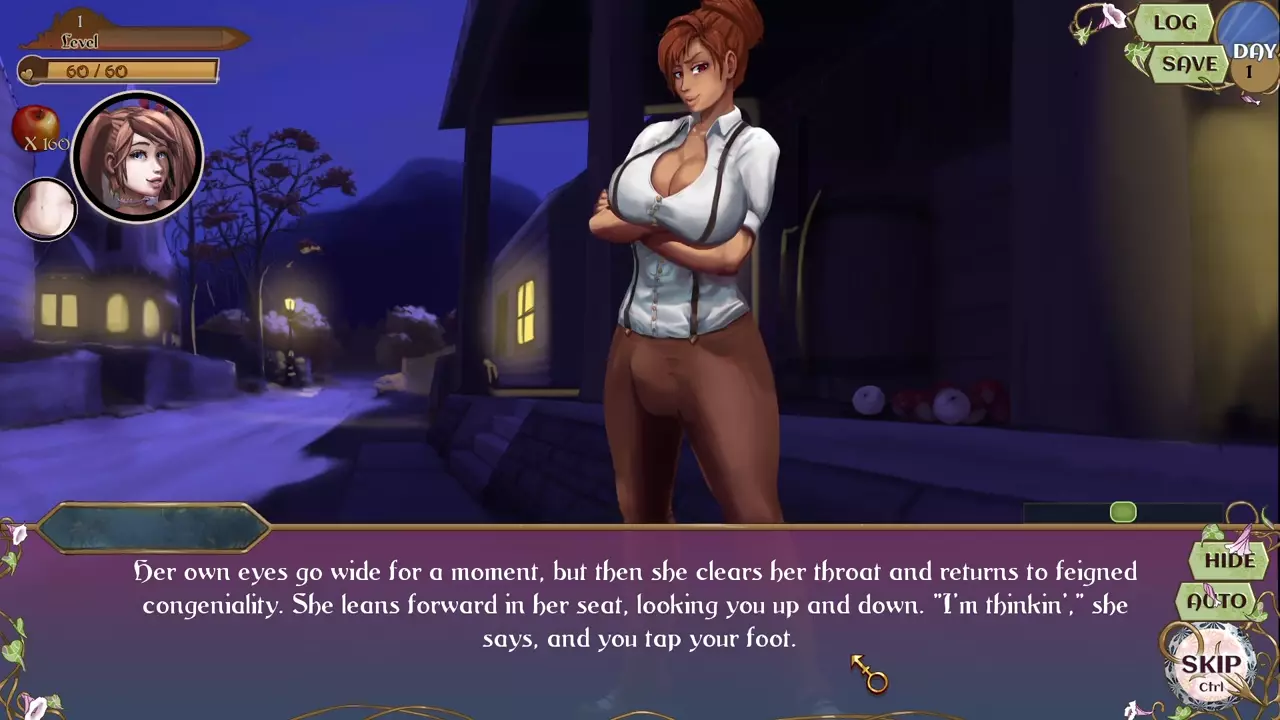Image resolution: width=1280 pixels, height=720 pixels.
Task: Activate the SKIP dialogue button
Action: click(1211, 667)
